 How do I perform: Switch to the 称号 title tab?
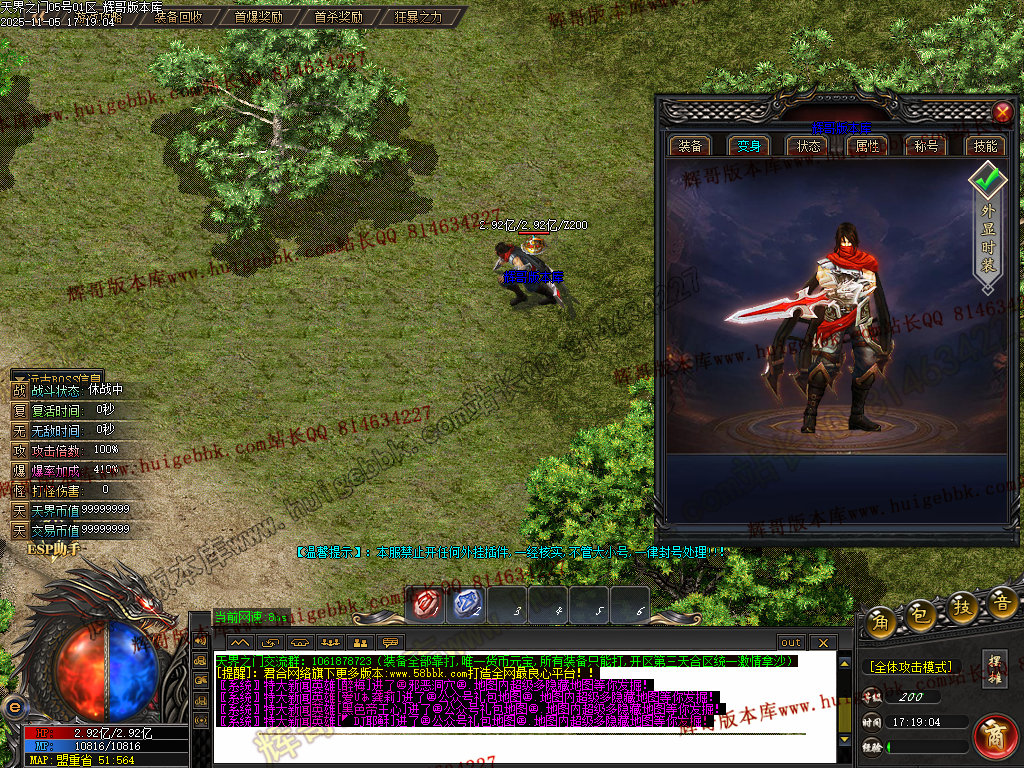click(926, 146)
